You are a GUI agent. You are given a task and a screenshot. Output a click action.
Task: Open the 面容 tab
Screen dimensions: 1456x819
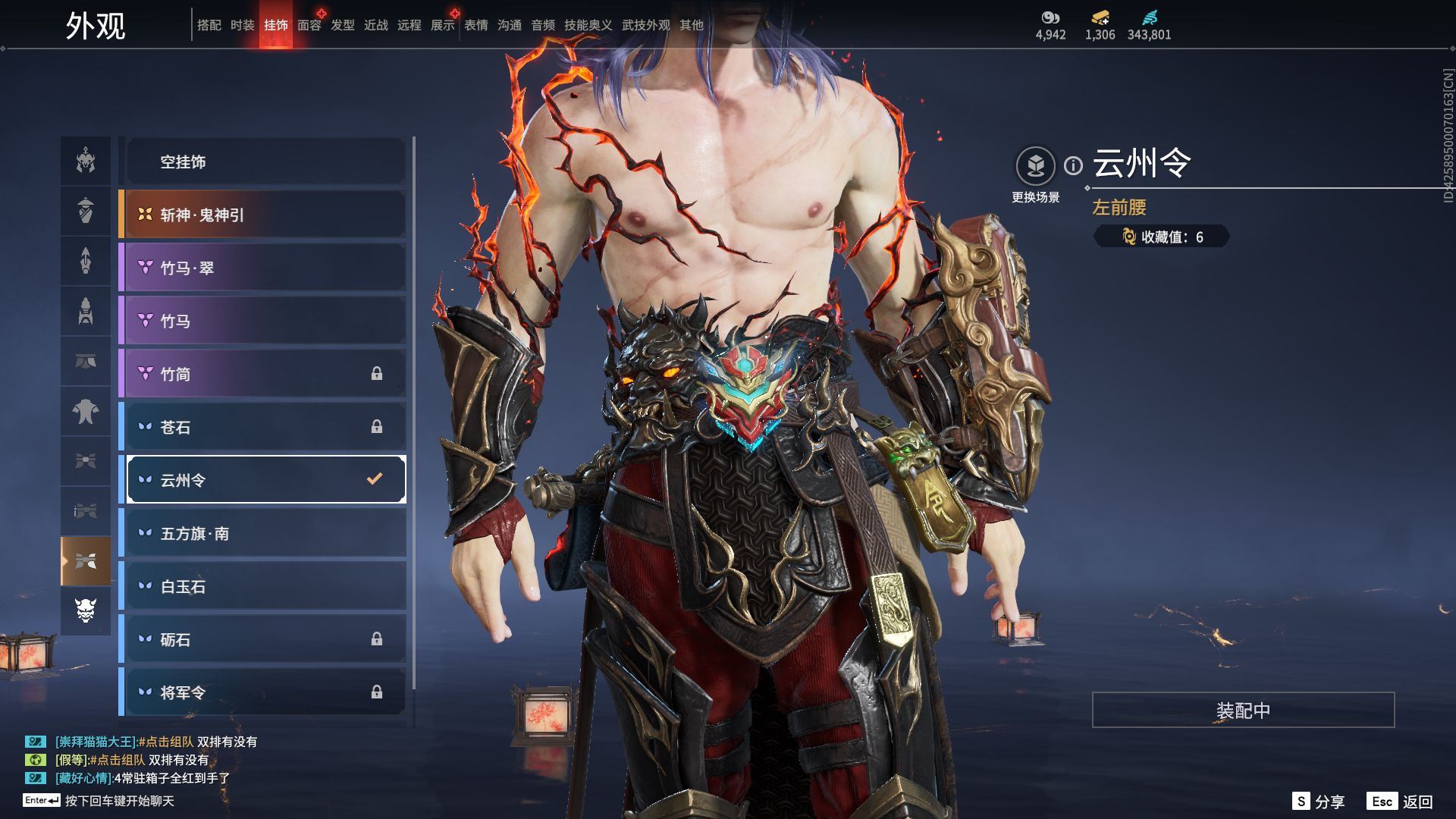tap(309, 25)
